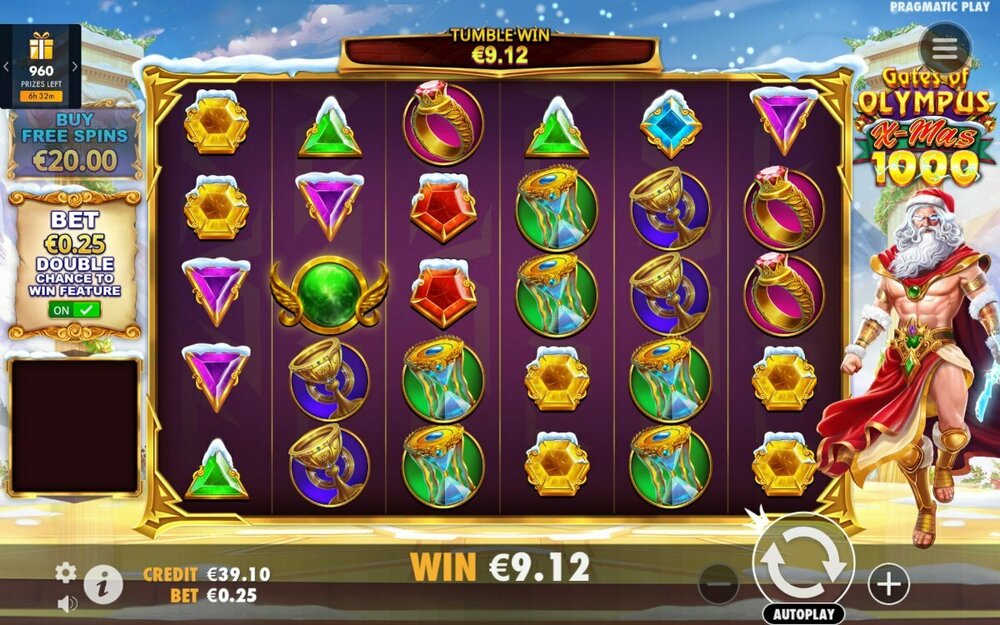The image size is (1000, 625).
Task: Increase the bet with the plus button
Action: [x=888, y=583]
